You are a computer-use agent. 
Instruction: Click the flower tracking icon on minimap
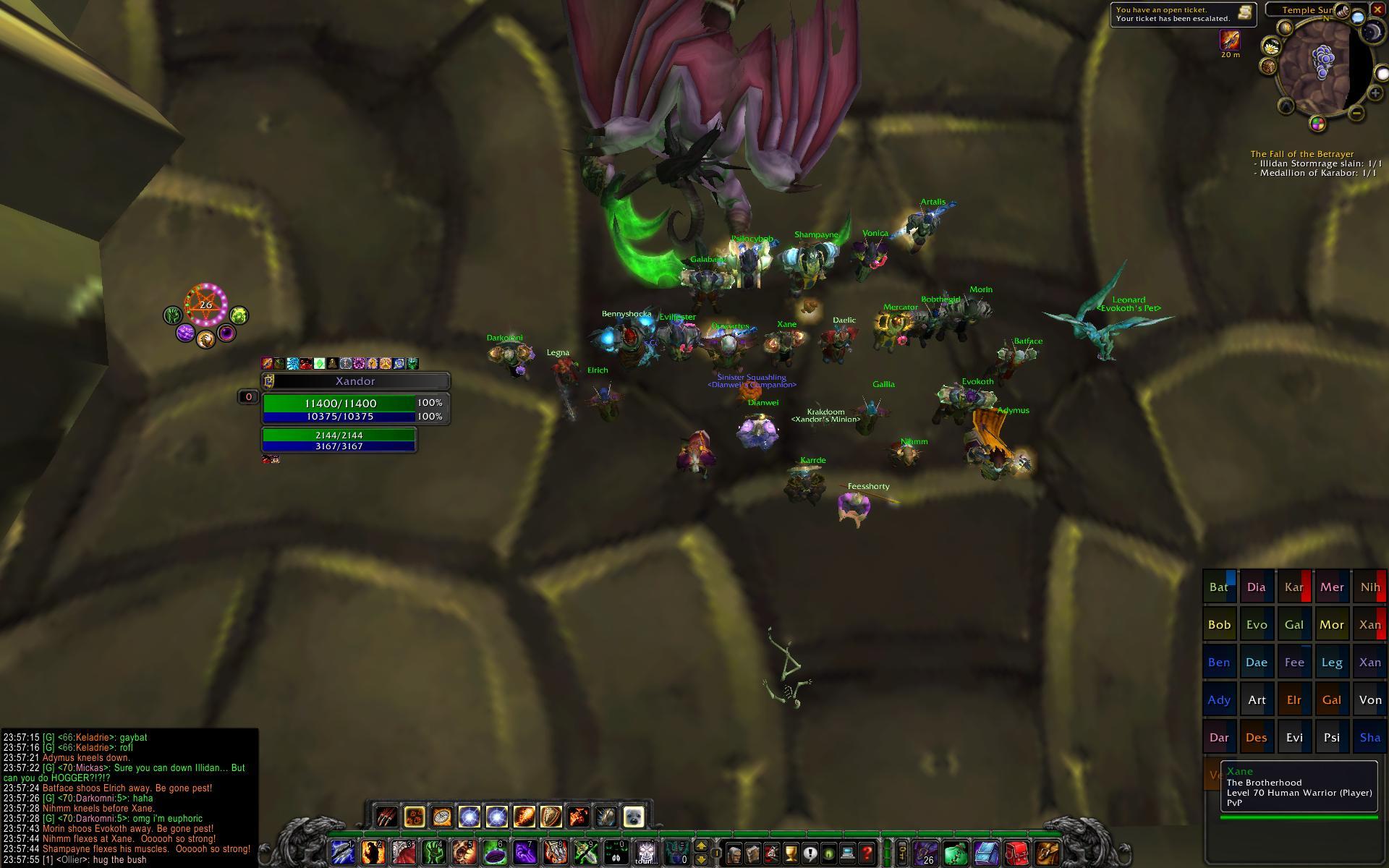click(1270, 47)
